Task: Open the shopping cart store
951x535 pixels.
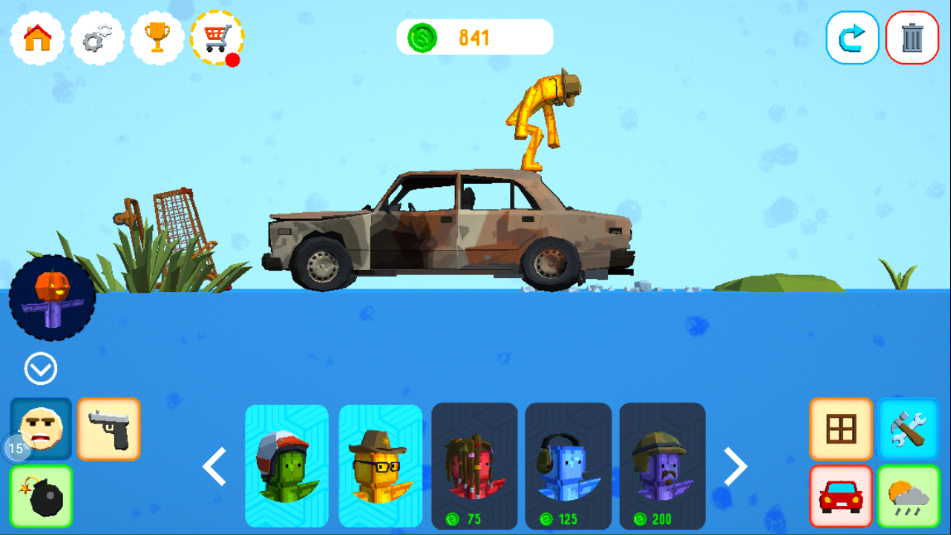Action: coord(217,38)
